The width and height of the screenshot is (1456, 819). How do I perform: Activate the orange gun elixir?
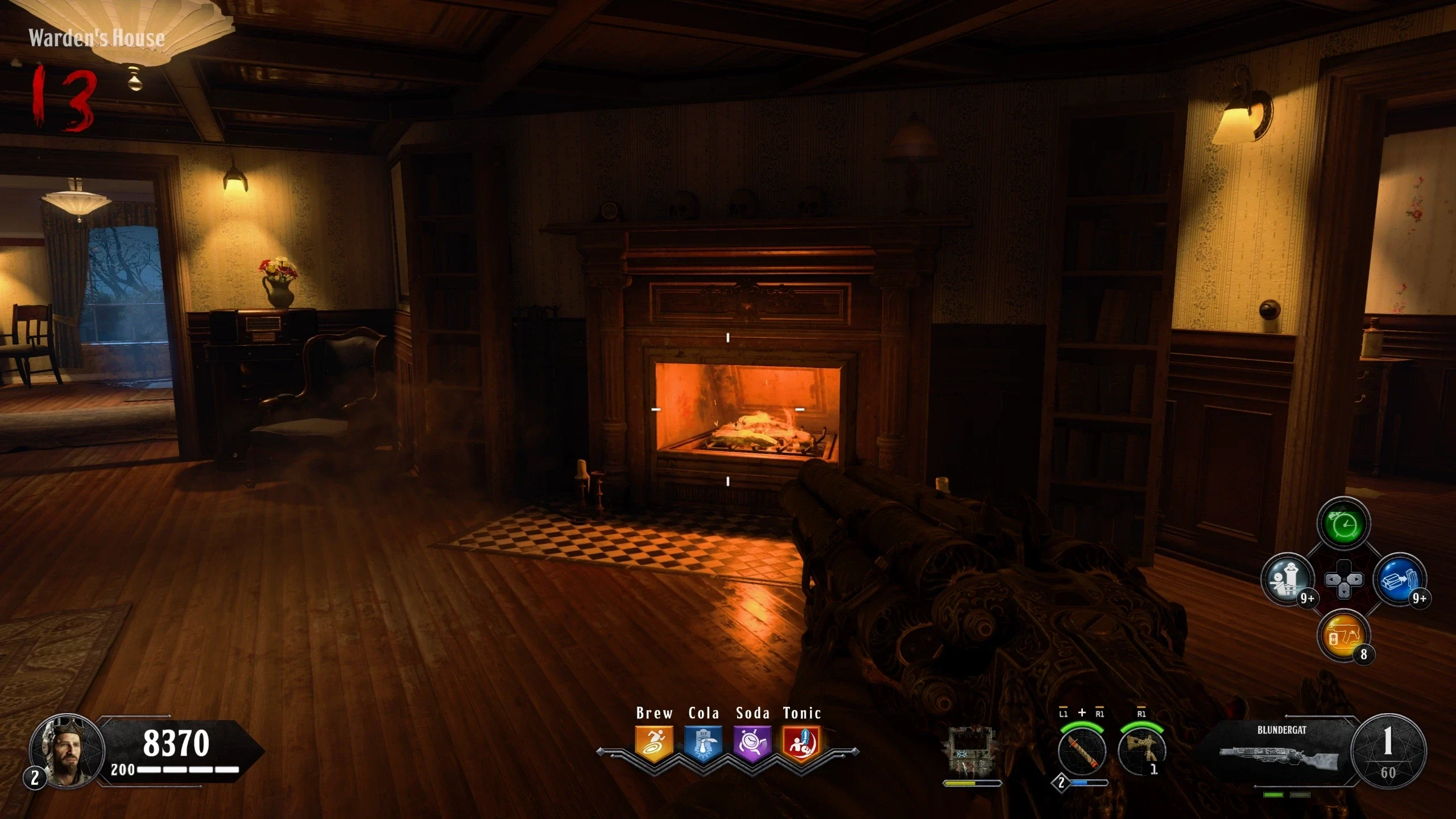[1343, 636]
